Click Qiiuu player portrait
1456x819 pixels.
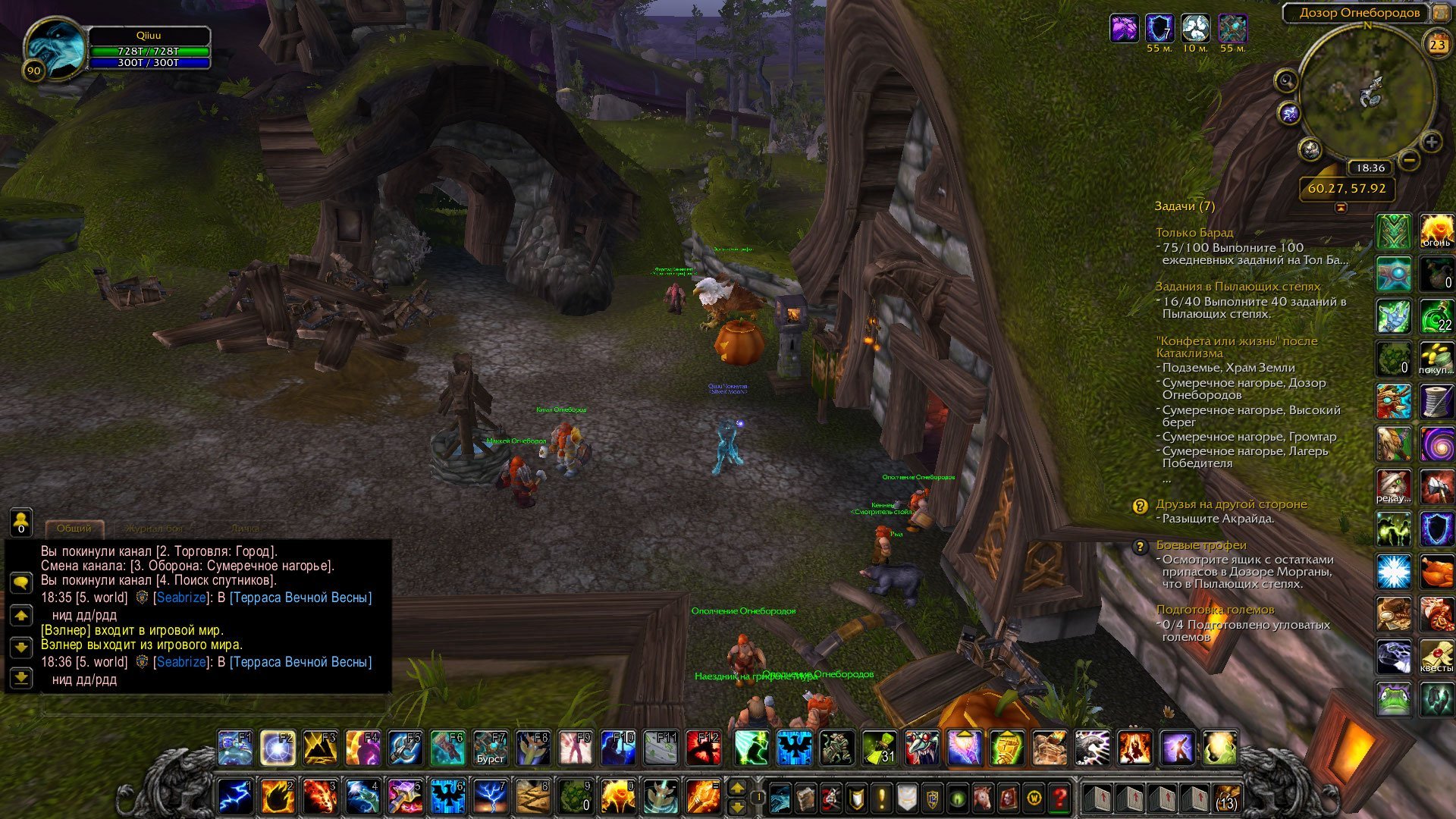coord(55,47)
